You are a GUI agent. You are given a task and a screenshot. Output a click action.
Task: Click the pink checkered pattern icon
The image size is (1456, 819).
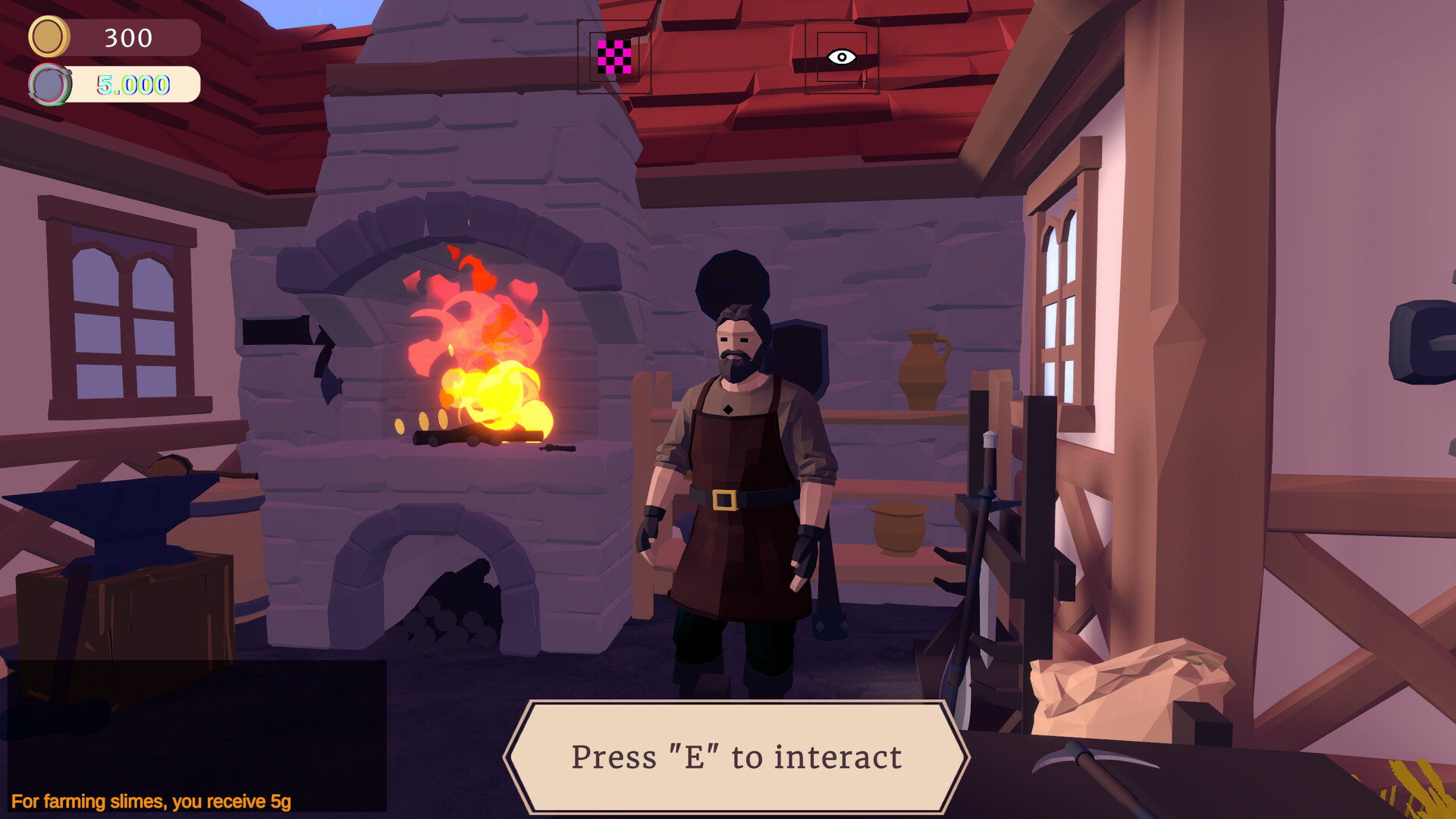click(x=613, y=57)
